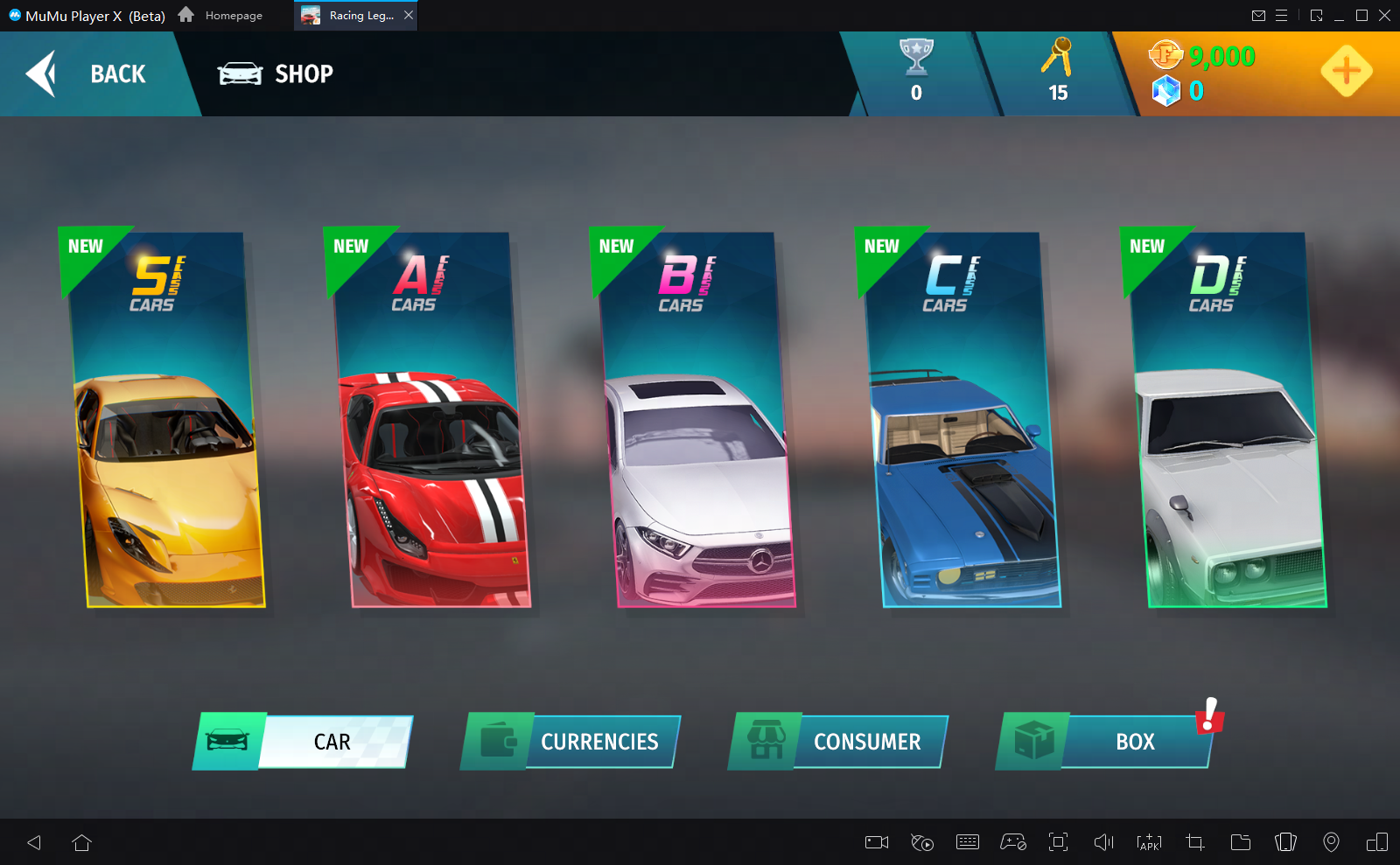
Task: Click the keyboard controls icon
Action: [967, 842]
